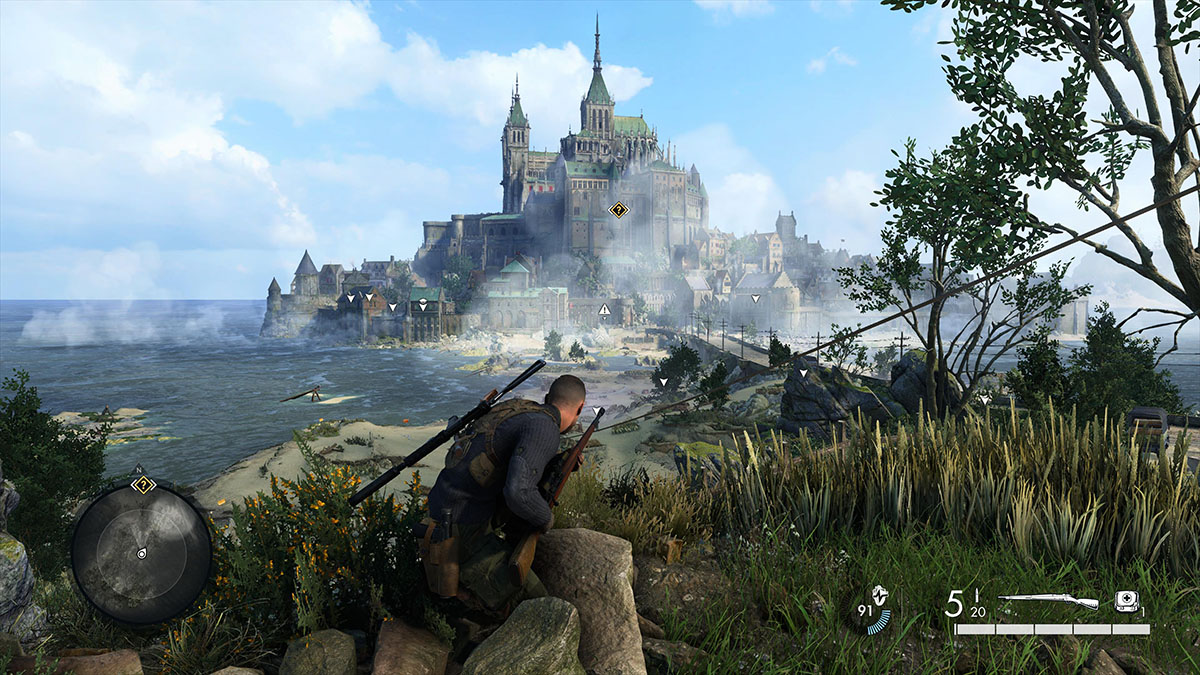Click the player position marker in the minimap
The image size is (1200, 675).
141,553
